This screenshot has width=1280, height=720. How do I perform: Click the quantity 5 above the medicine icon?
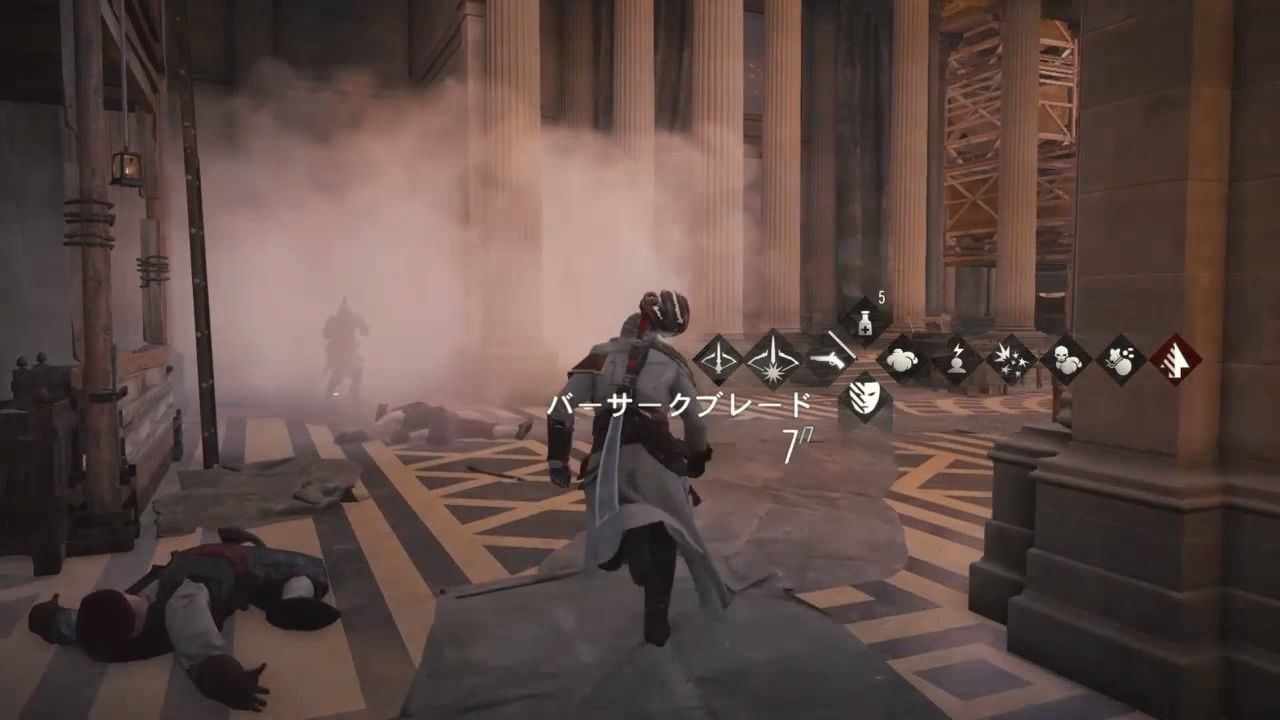tap(880, 297)
